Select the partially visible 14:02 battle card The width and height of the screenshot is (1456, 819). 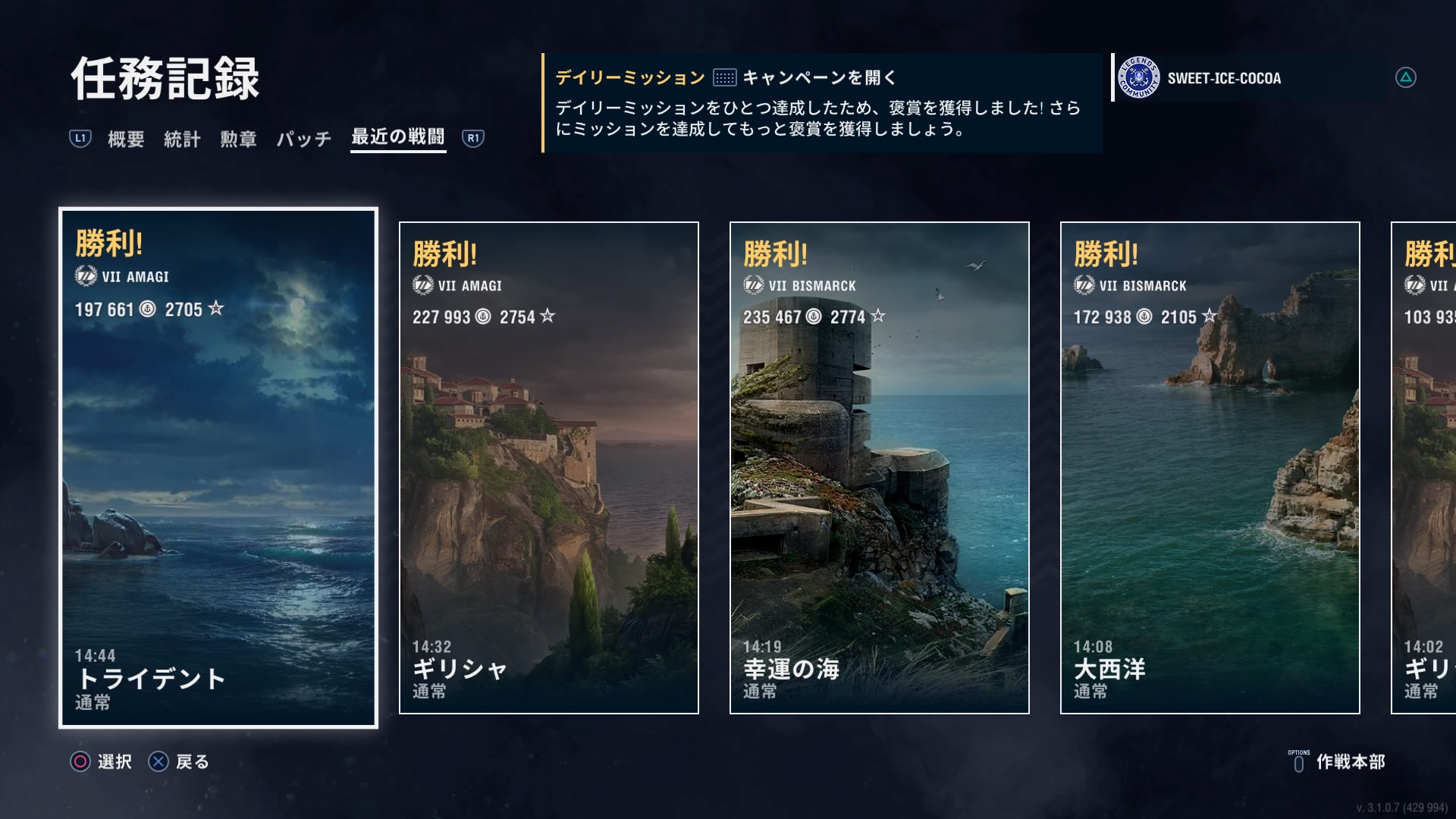[1423, 467]
